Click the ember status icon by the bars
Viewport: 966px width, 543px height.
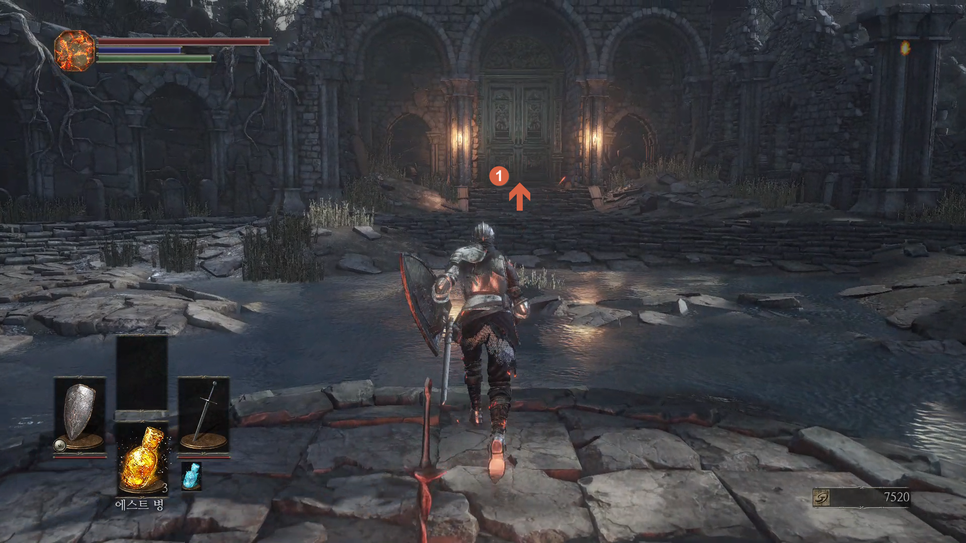click(x=73, y=50)
